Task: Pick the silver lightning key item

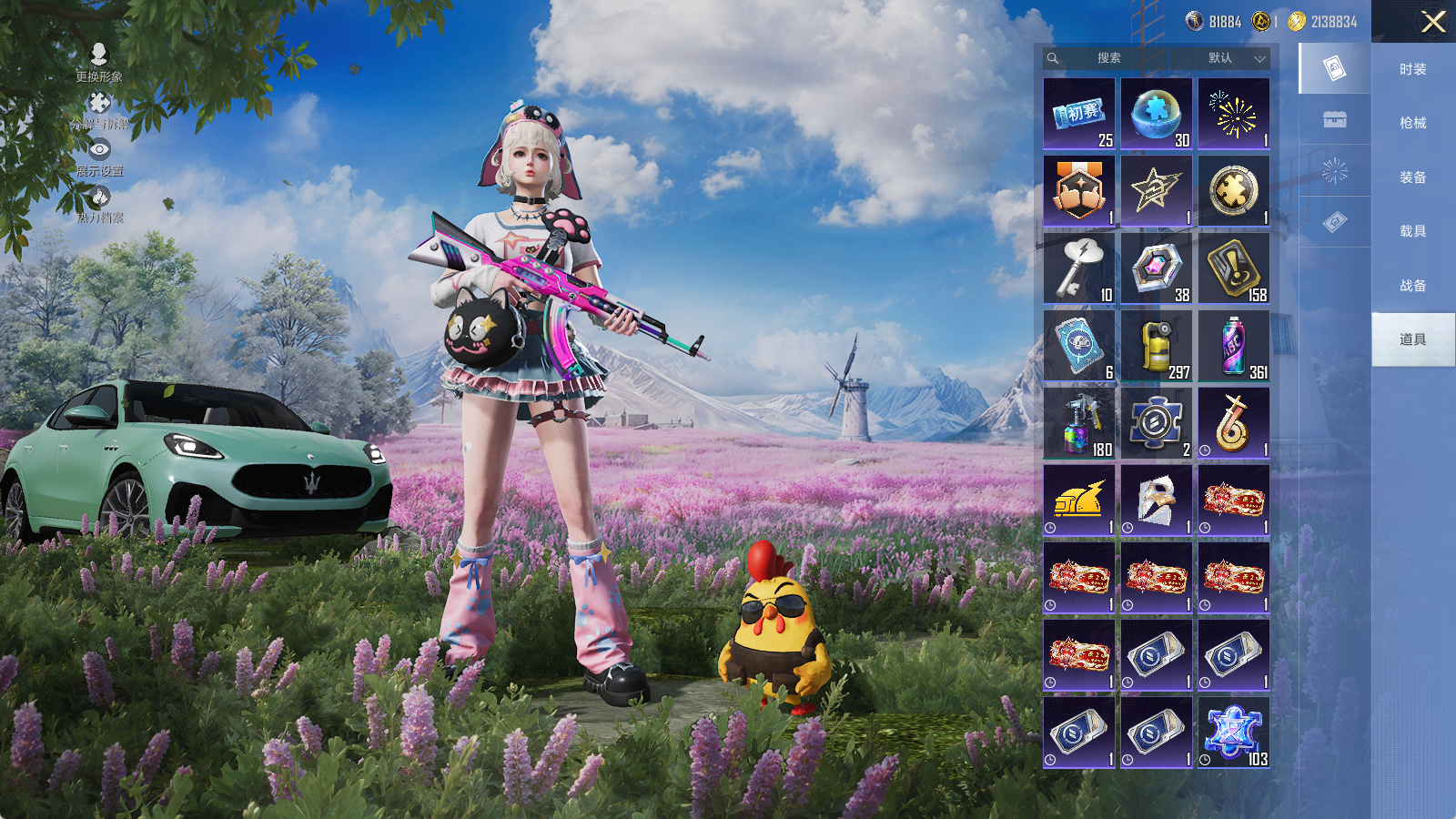Action: click(x=1079, y=268)
